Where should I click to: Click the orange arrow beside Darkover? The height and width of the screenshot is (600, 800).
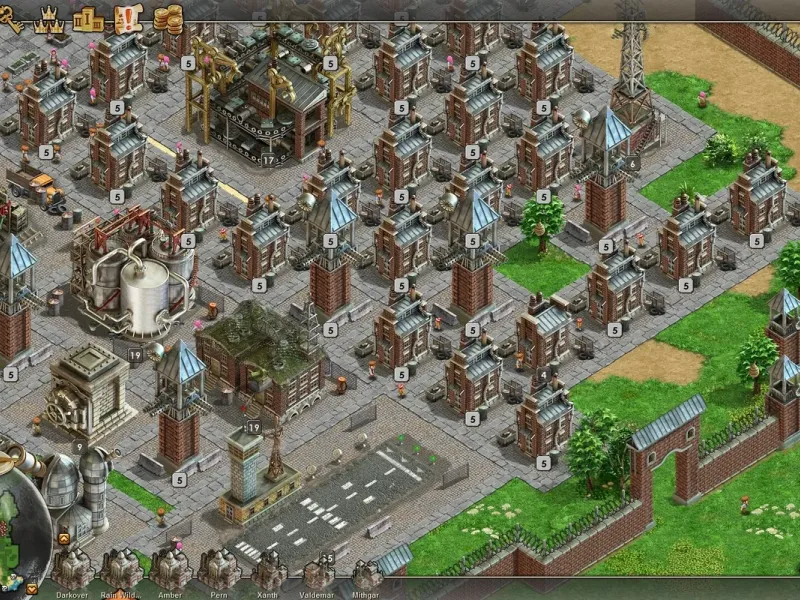[x=31, y=588]
